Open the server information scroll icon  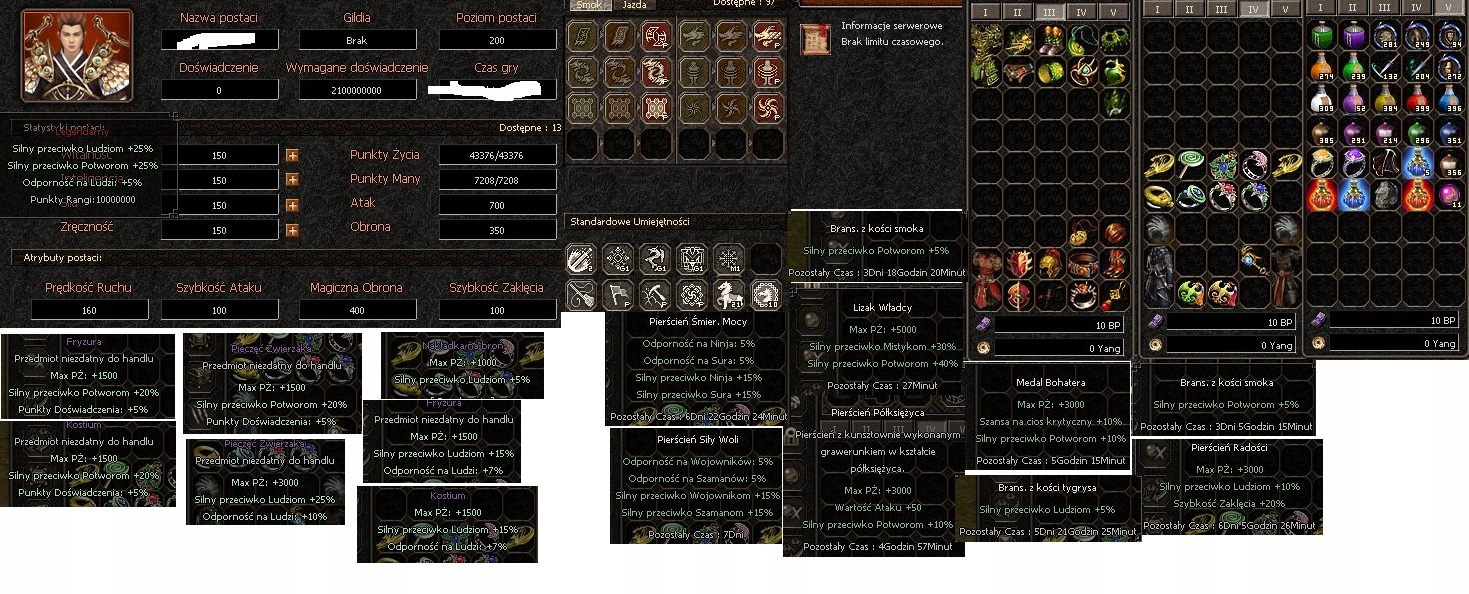coord(815,39)
